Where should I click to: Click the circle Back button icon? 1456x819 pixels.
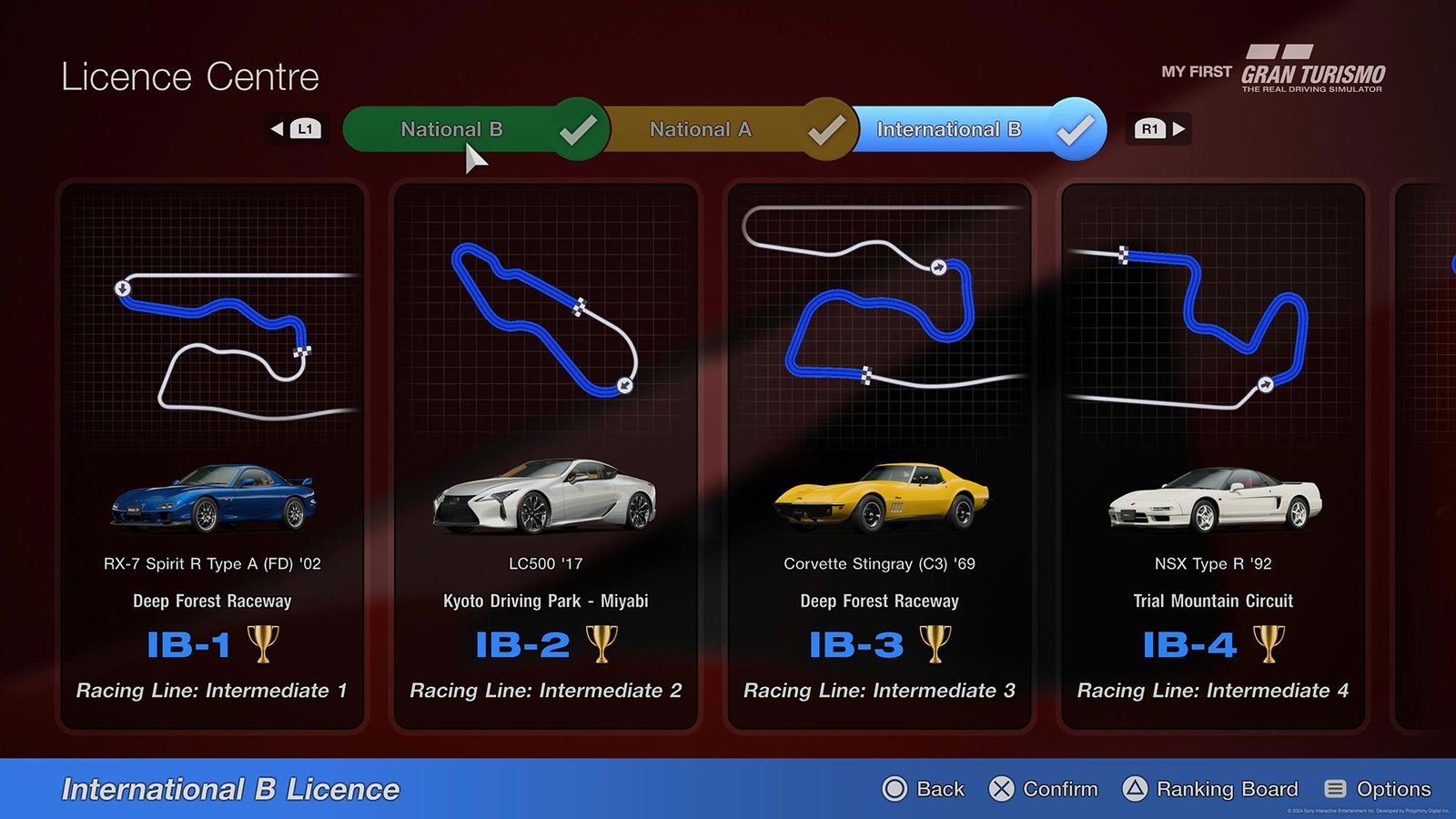[x=895, y=789]
